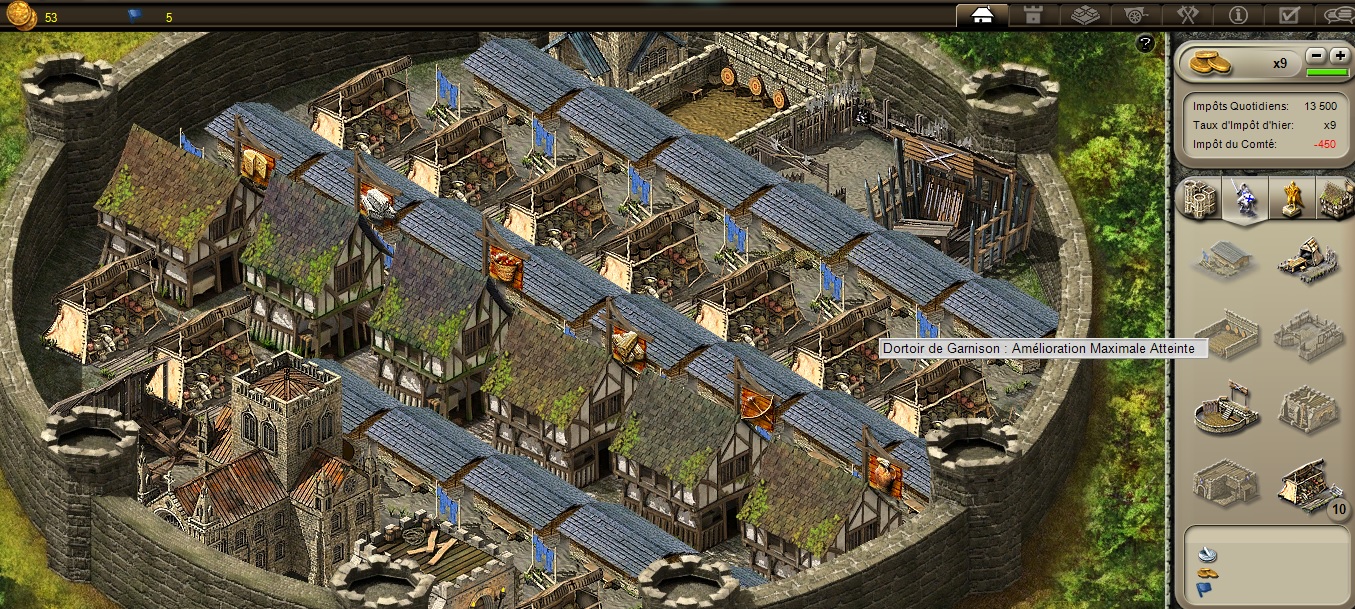Open the castle tower tab
This screenshot has height=609, width=1355.
[x=1032, y=15]
